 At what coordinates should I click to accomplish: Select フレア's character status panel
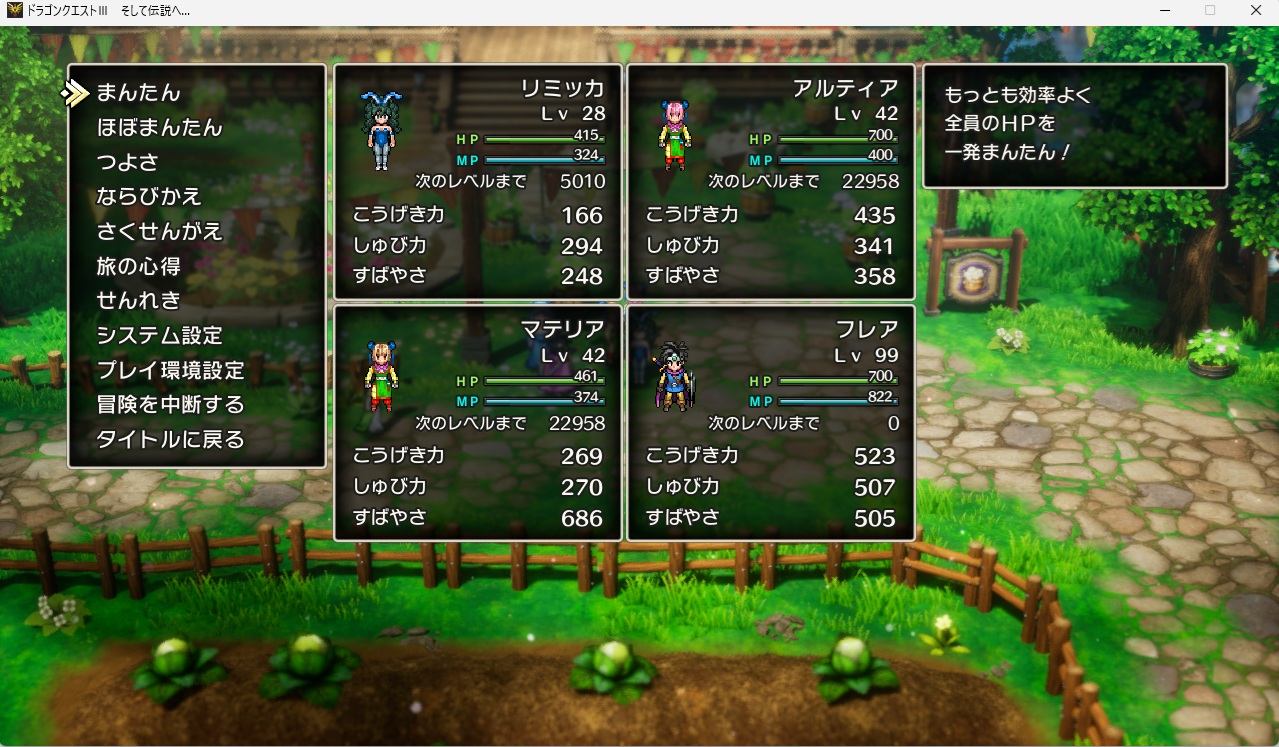coord(771,423)
